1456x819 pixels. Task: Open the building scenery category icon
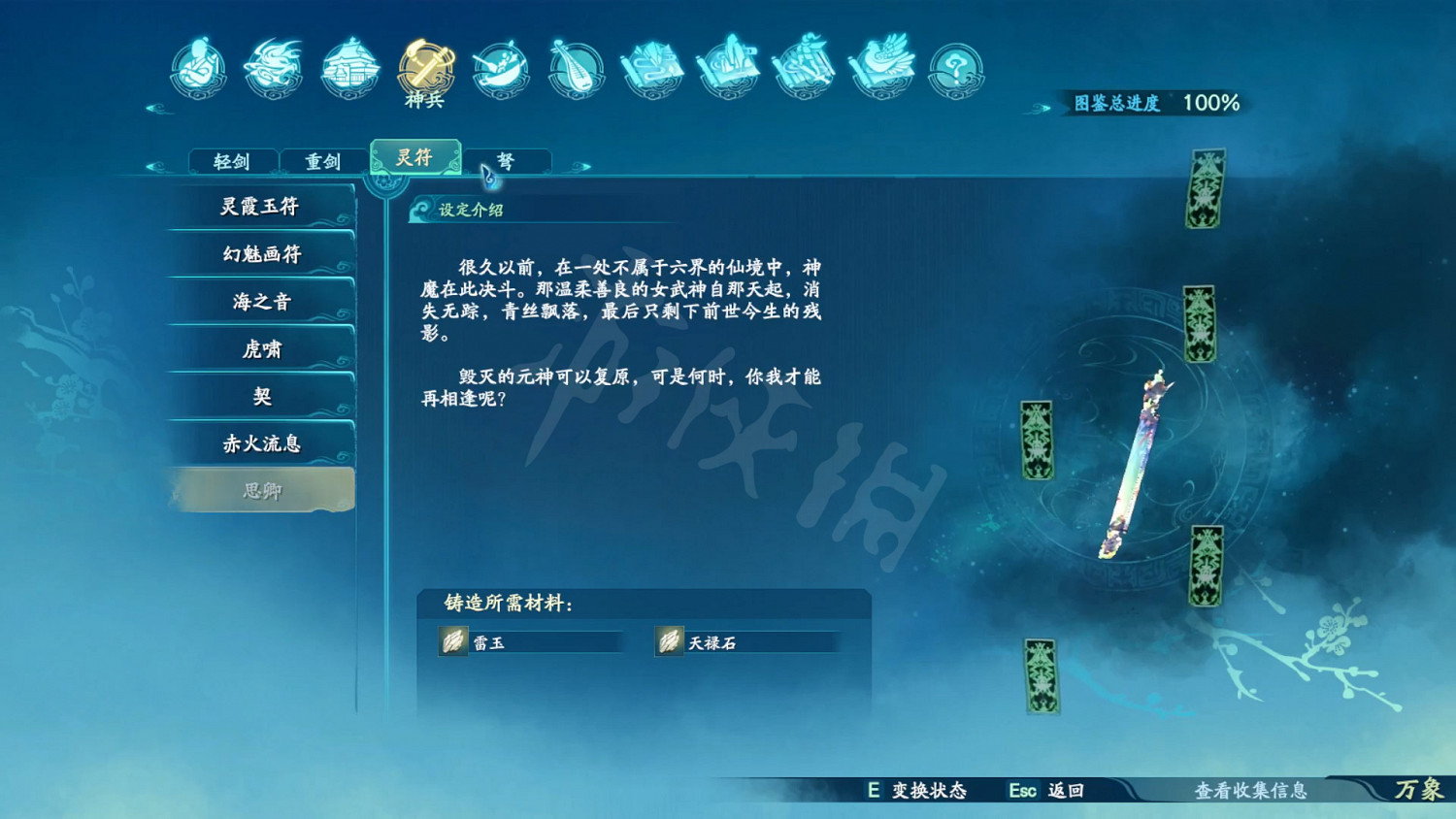(x=347, y=66)
